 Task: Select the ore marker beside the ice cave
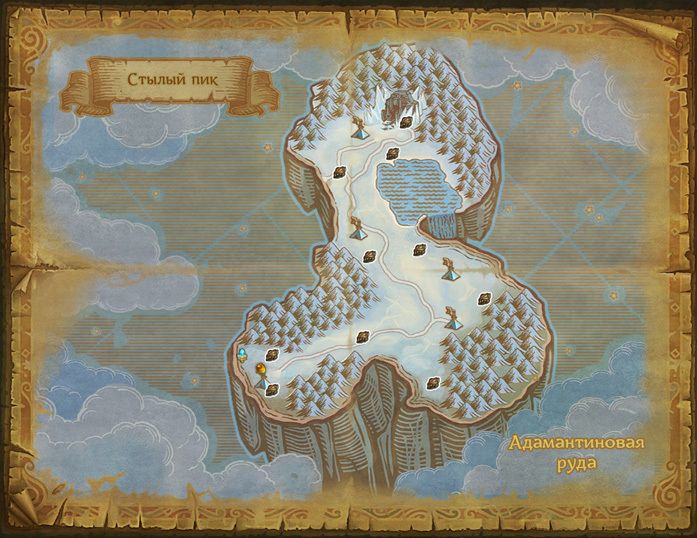[408, 122]
